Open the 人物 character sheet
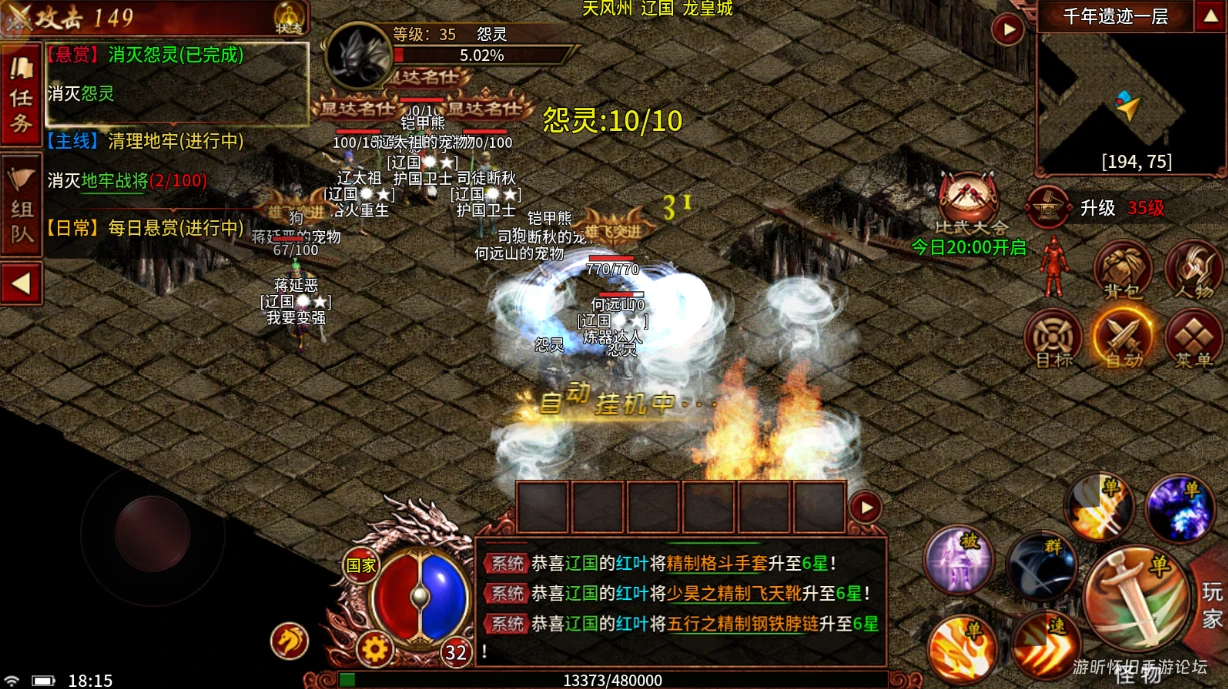The width and height of the screenshot is (1228, 689). coord(1195,270)
